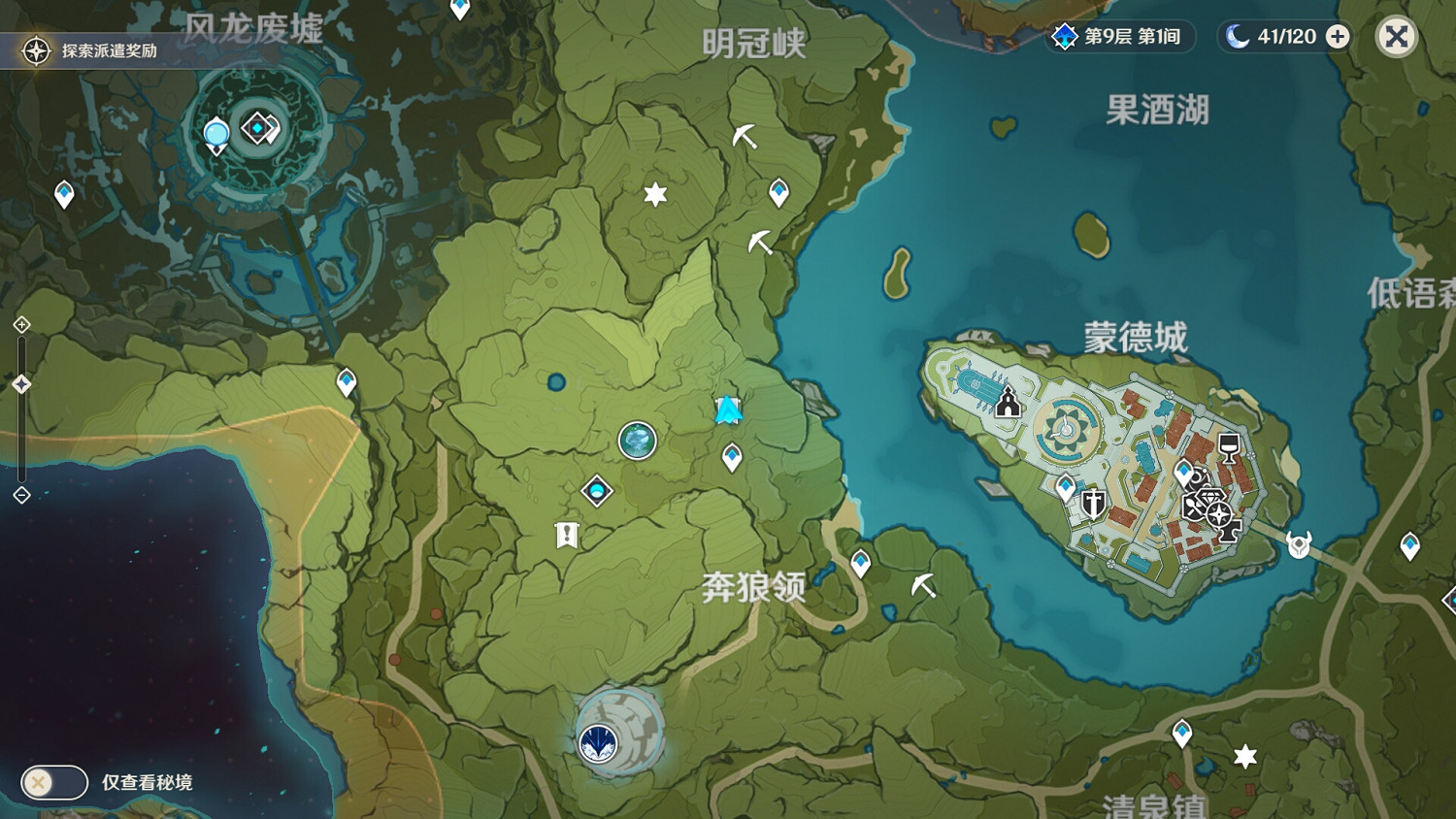Click the plus button beside 41/120 resin
The width and height of the screenshot is (1456, 819).
coord(1338,37)
